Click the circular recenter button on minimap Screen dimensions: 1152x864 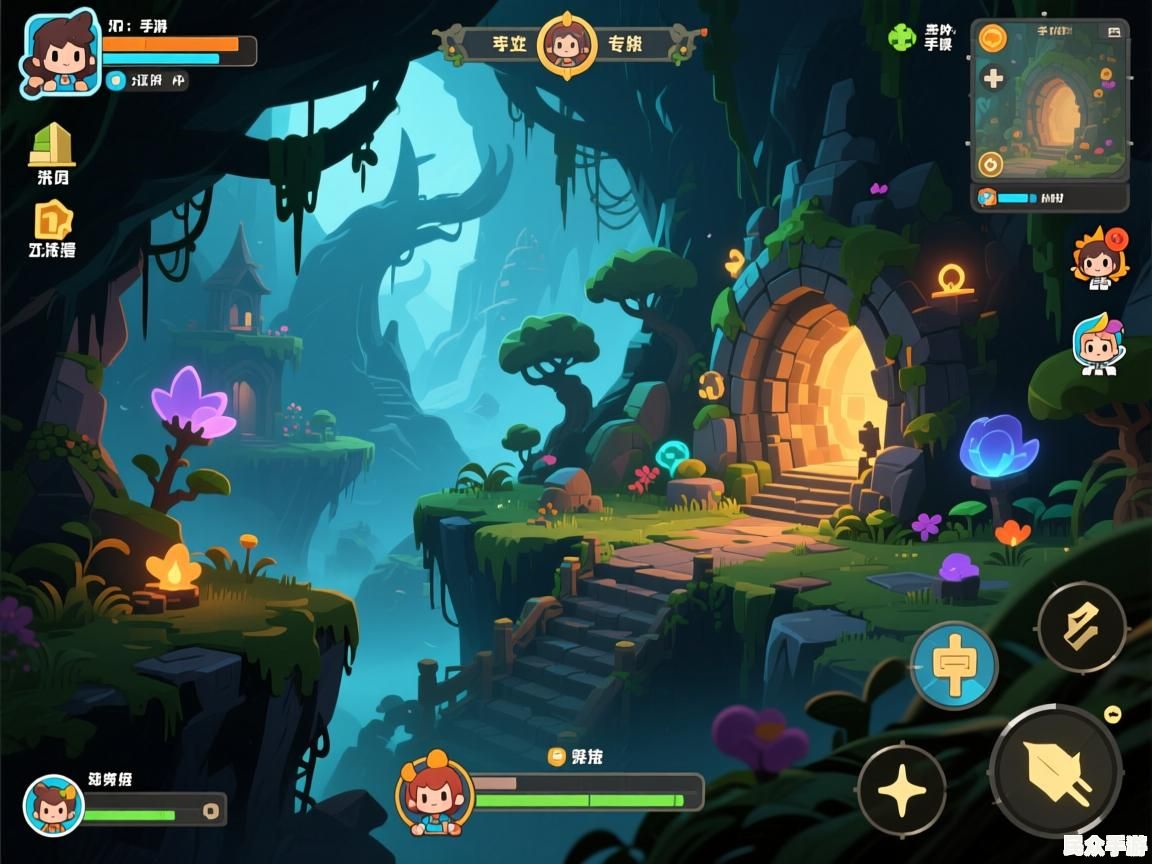pyautogui.click(x=990, y=164)
